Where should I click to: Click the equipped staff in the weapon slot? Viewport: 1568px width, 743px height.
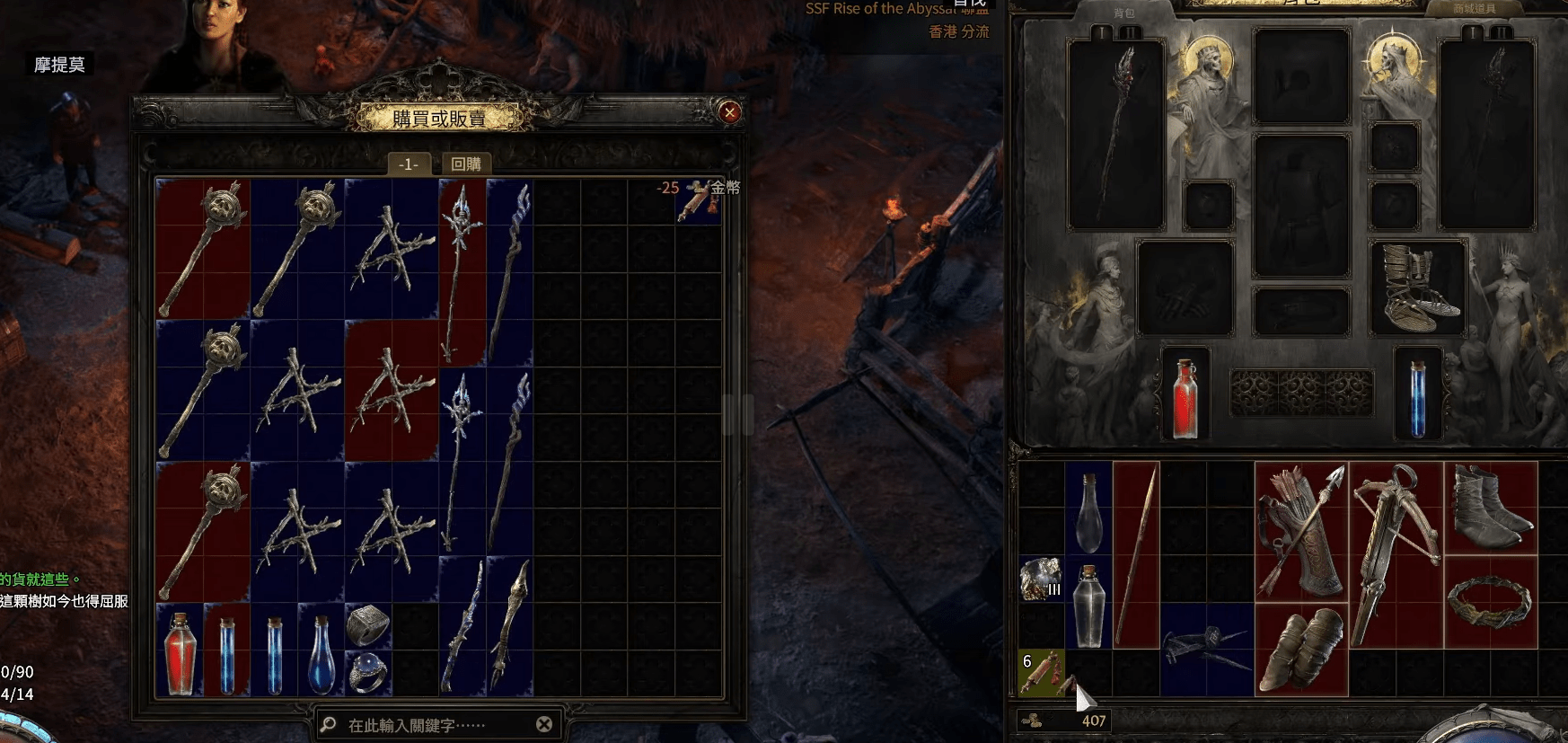pos(1115,135)
